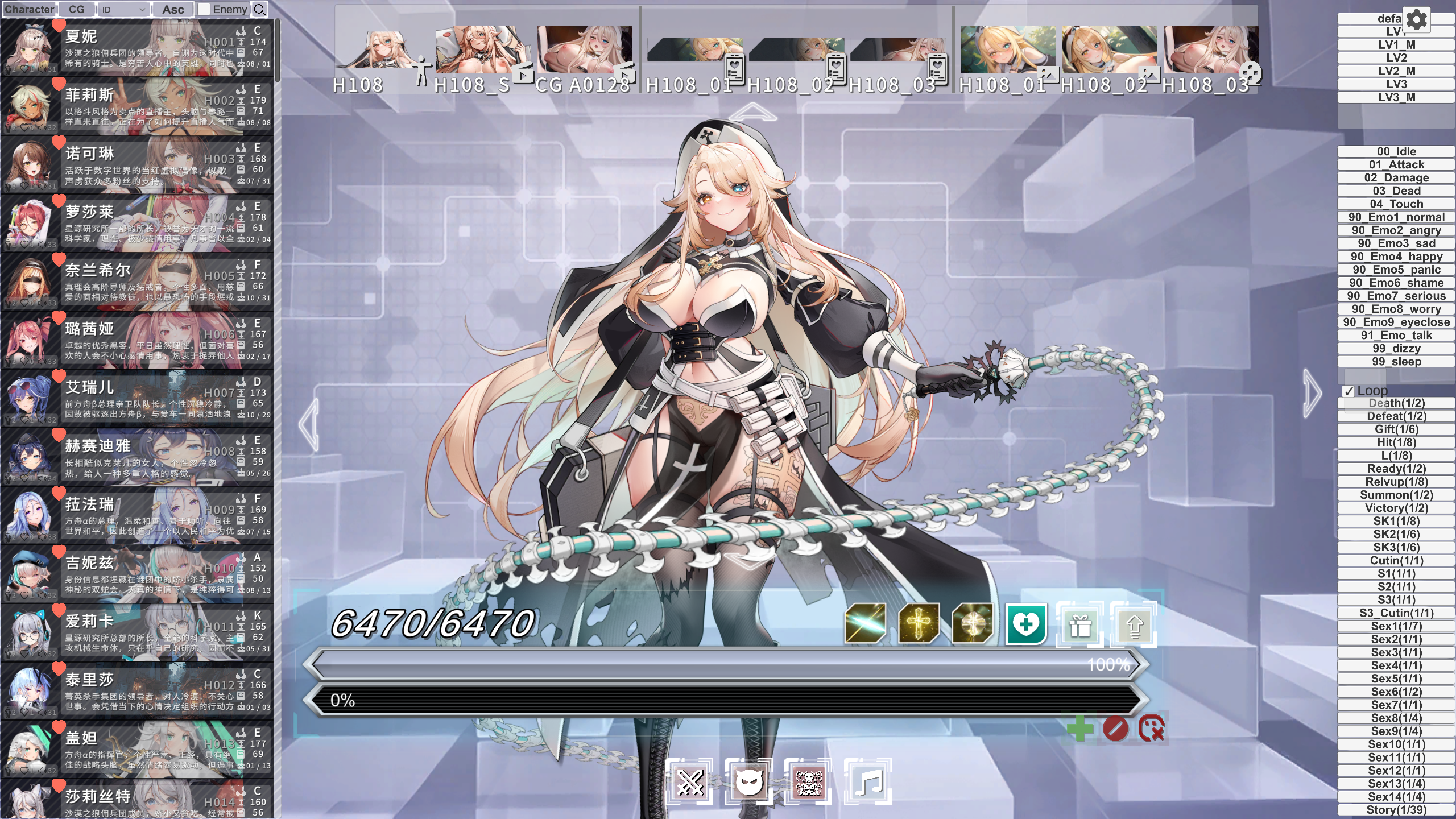
Task: Click the level-up arrow icon
Action: (x=1134, y=623)
